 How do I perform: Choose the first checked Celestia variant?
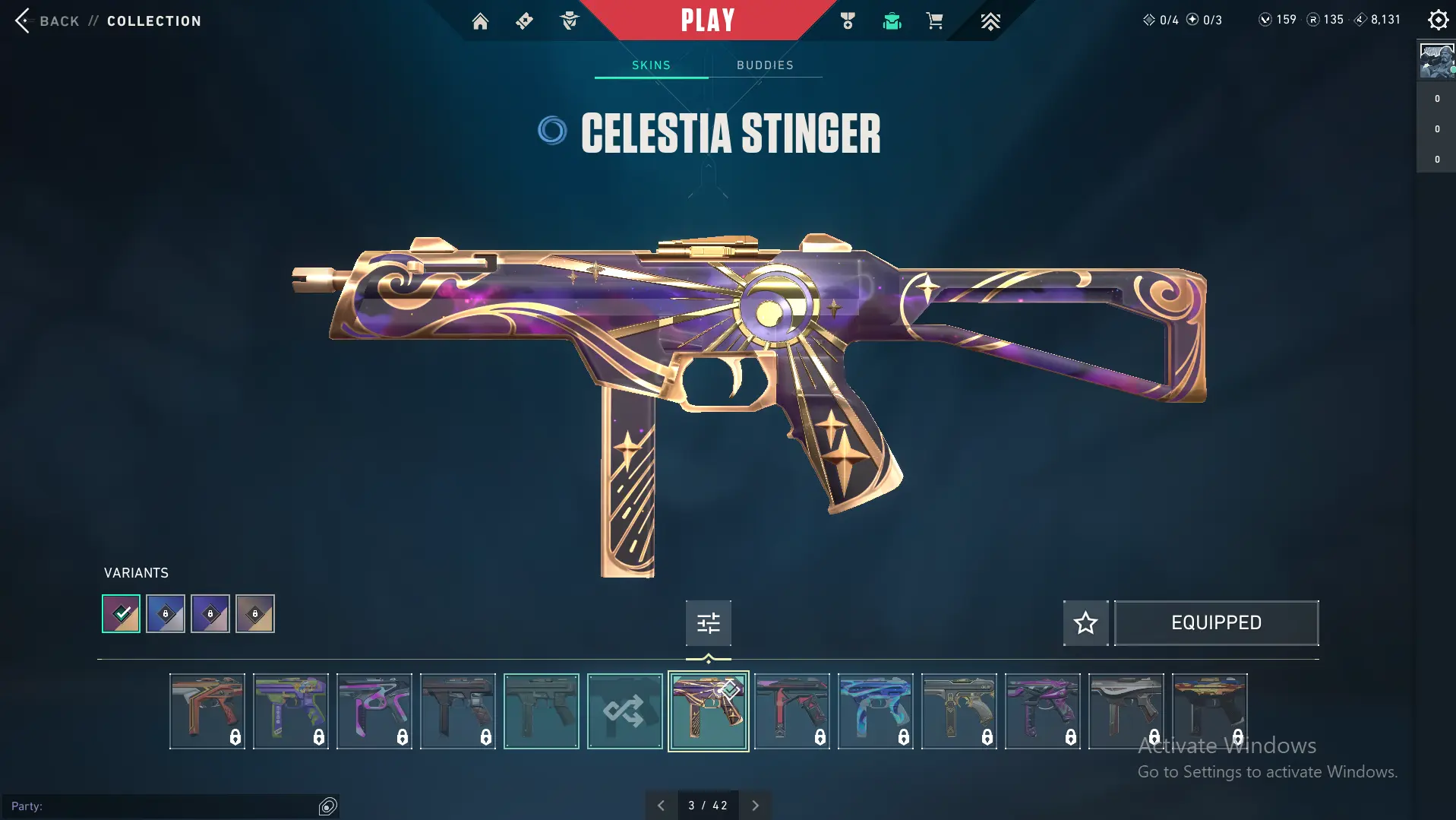click(x=122, y=613)
